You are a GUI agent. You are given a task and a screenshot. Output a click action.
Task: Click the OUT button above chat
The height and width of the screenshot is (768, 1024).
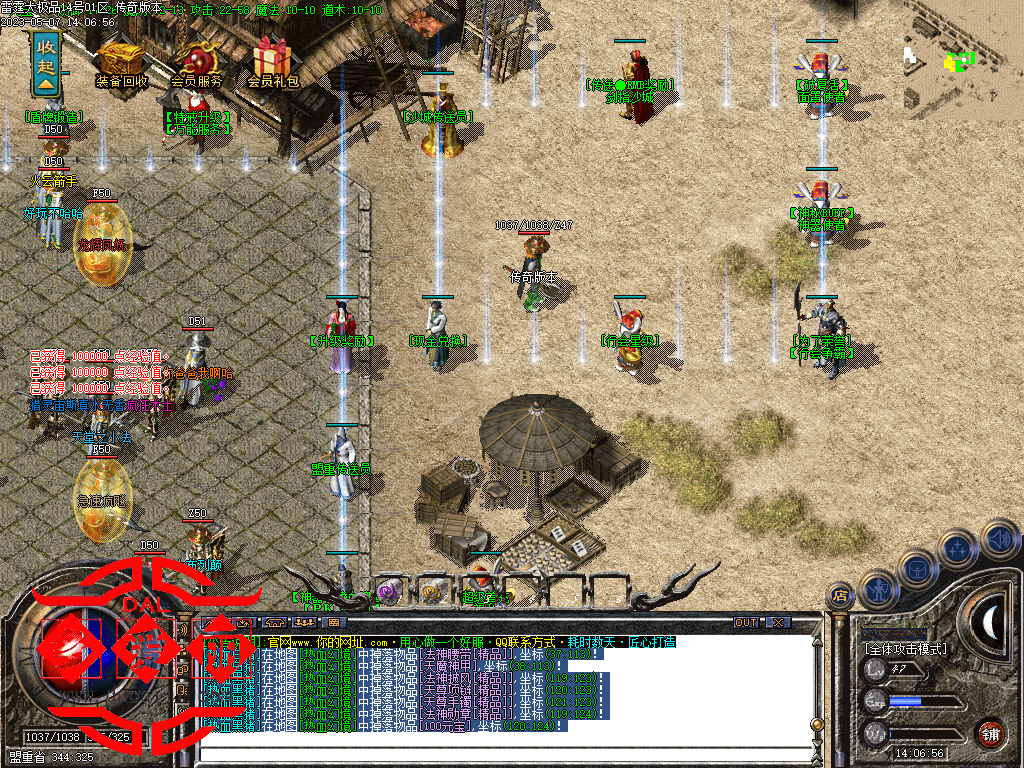pos(746,623)
